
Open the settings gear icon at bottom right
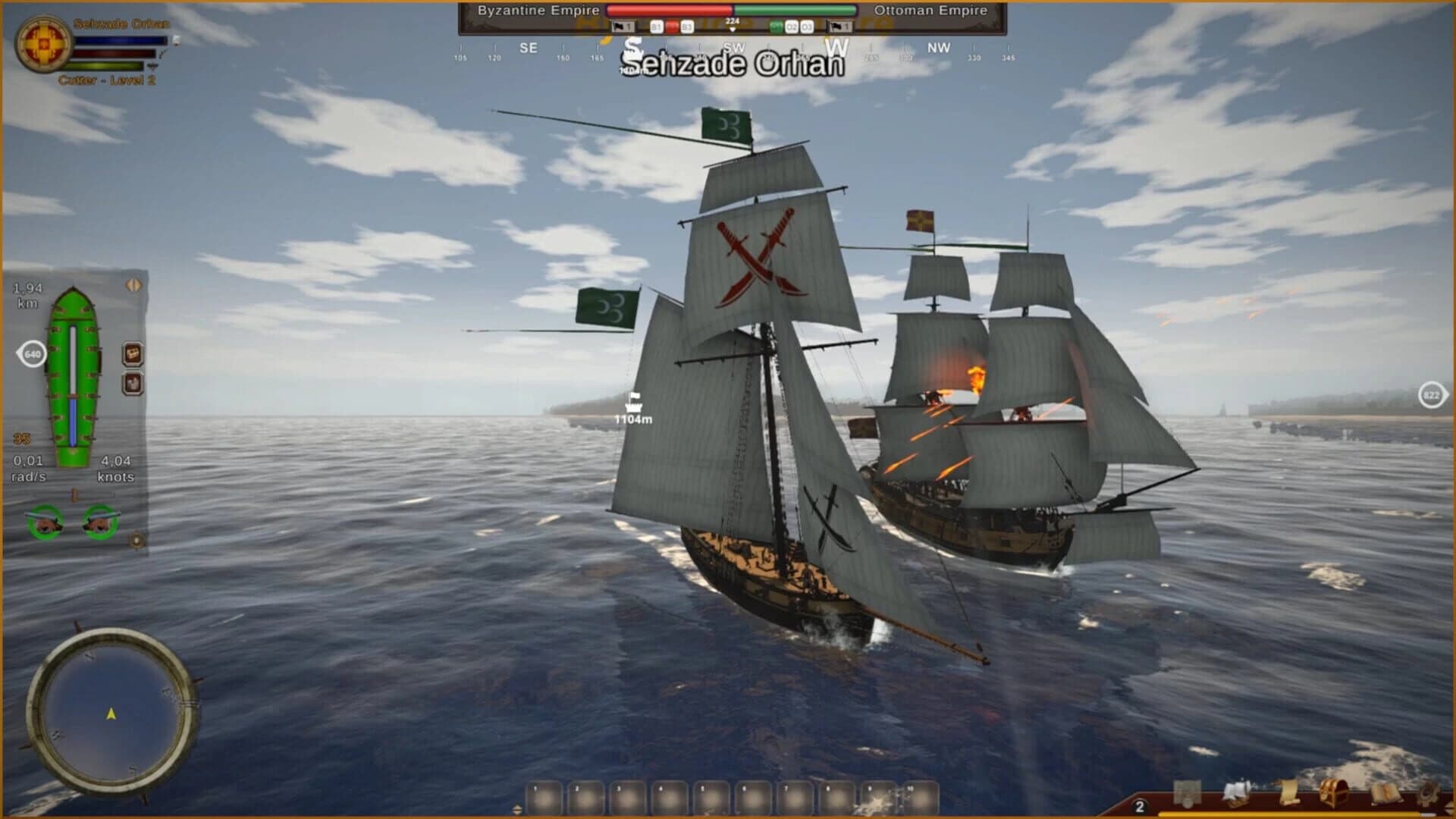point(1429,793)
